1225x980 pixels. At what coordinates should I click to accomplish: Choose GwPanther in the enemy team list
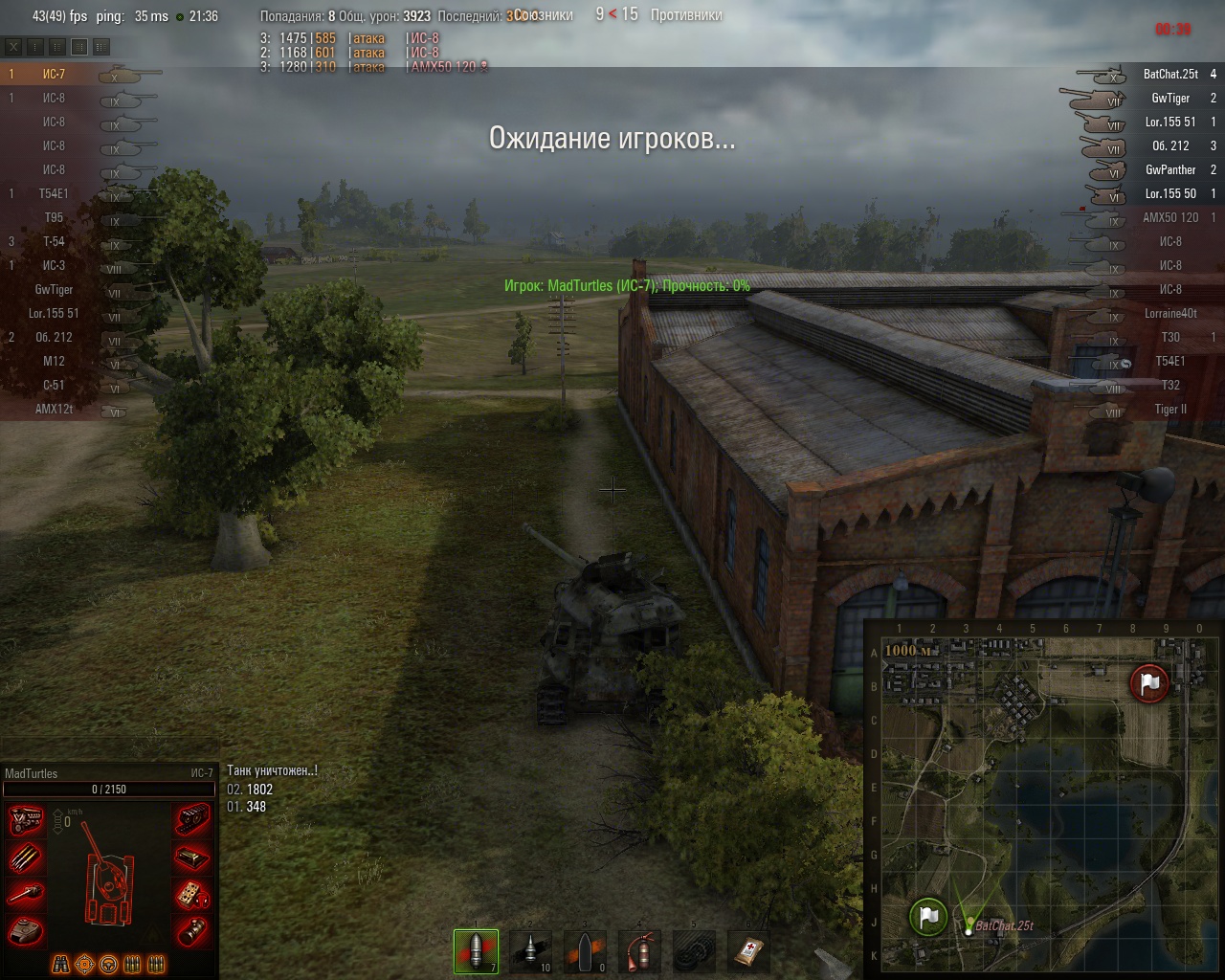point(1169,169)
